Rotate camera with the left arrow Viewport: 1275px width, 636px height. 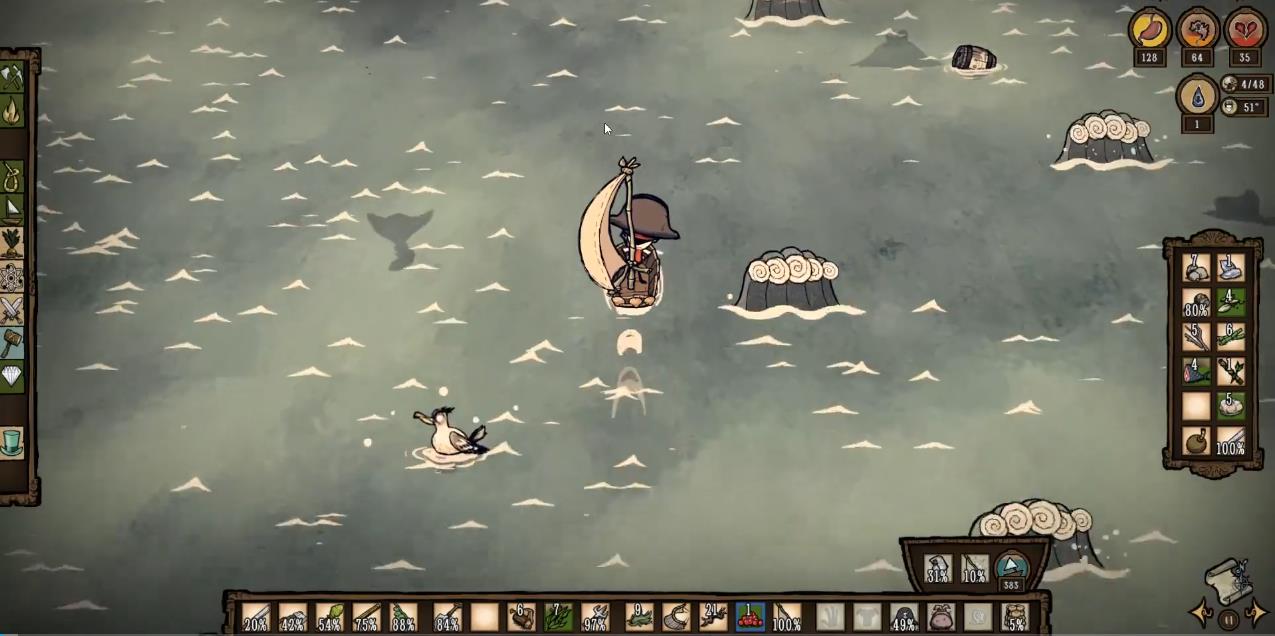point(1201,612)
